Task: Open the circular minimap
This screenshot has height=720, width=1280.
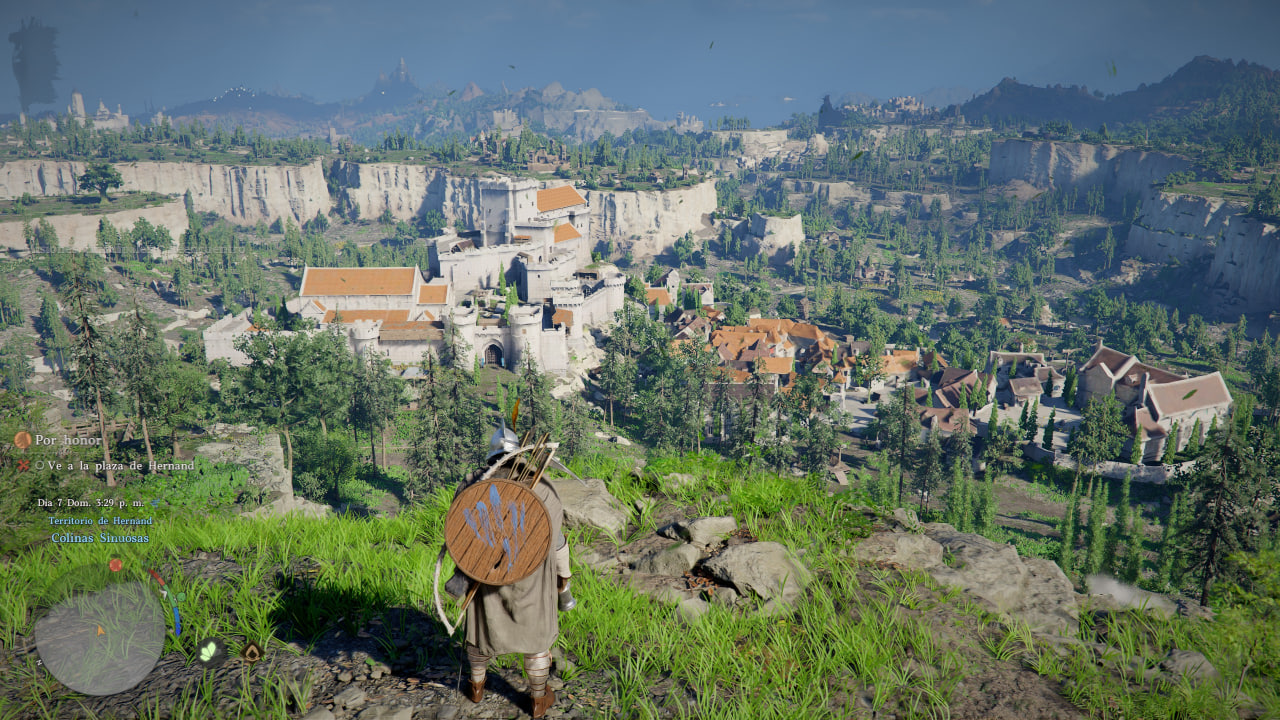Action: point(99,637)
